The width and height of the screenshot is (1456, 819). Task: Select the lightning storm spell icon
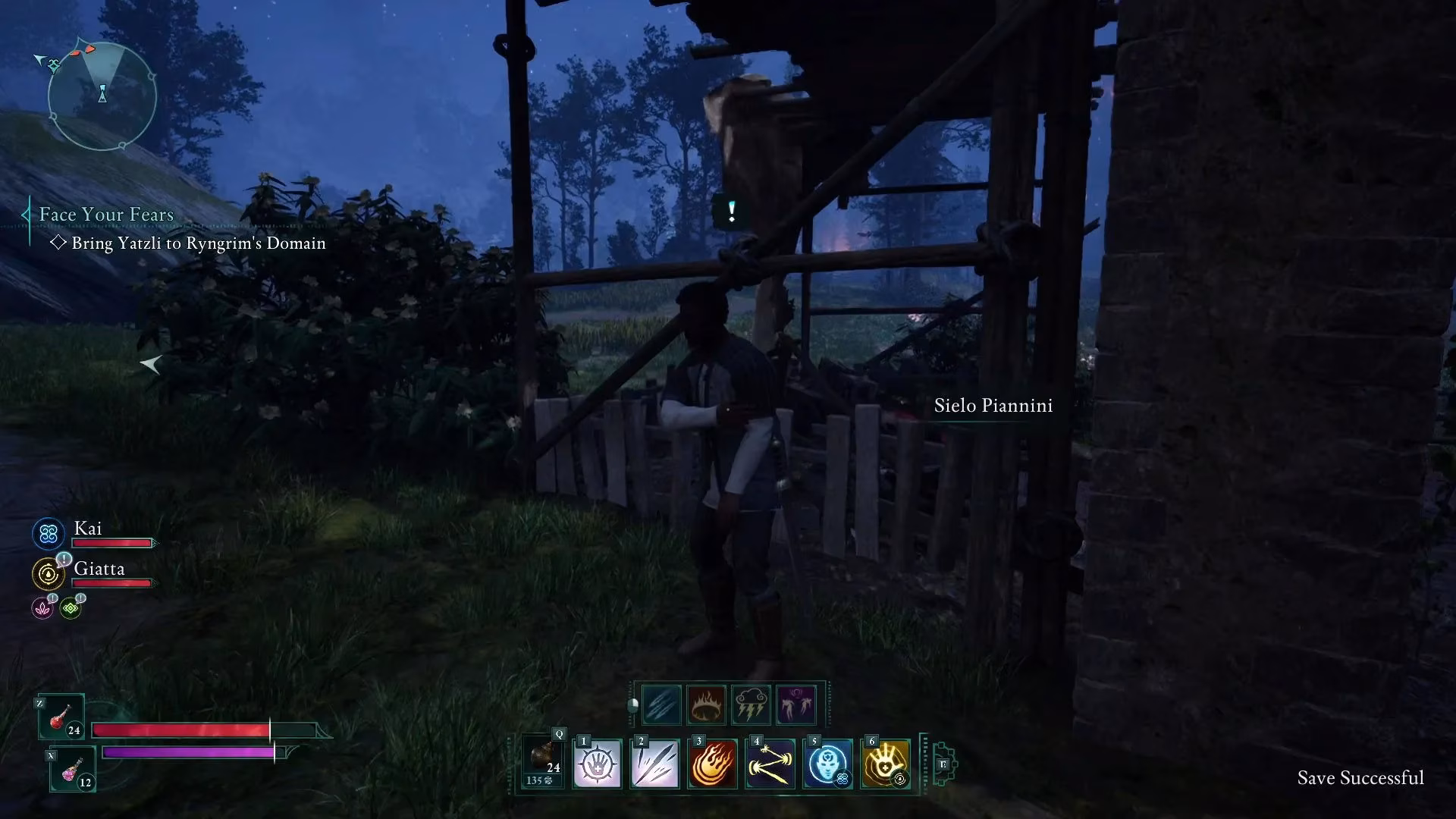point(751,704)
